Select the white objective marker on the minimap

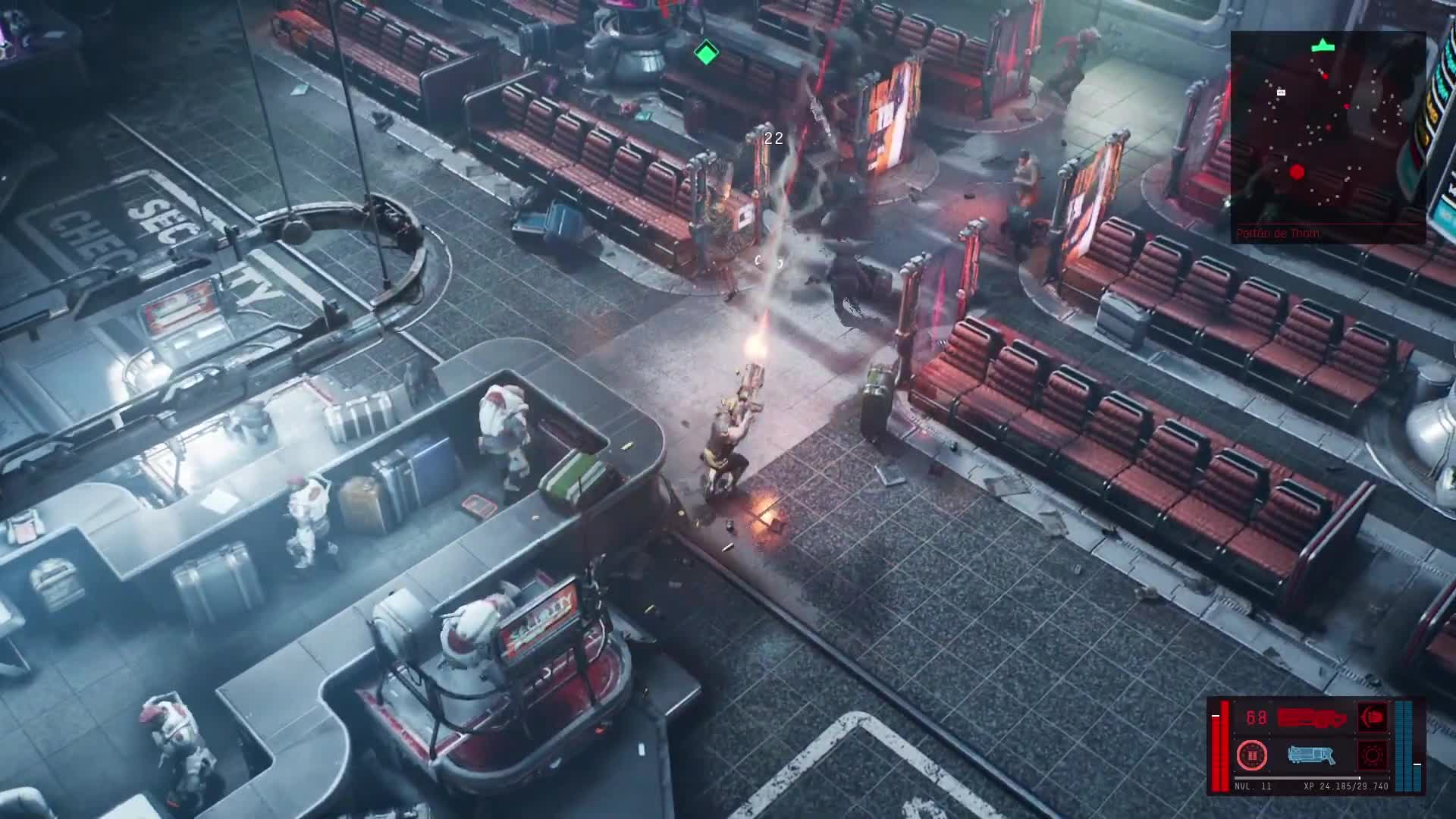(1281, 93)
